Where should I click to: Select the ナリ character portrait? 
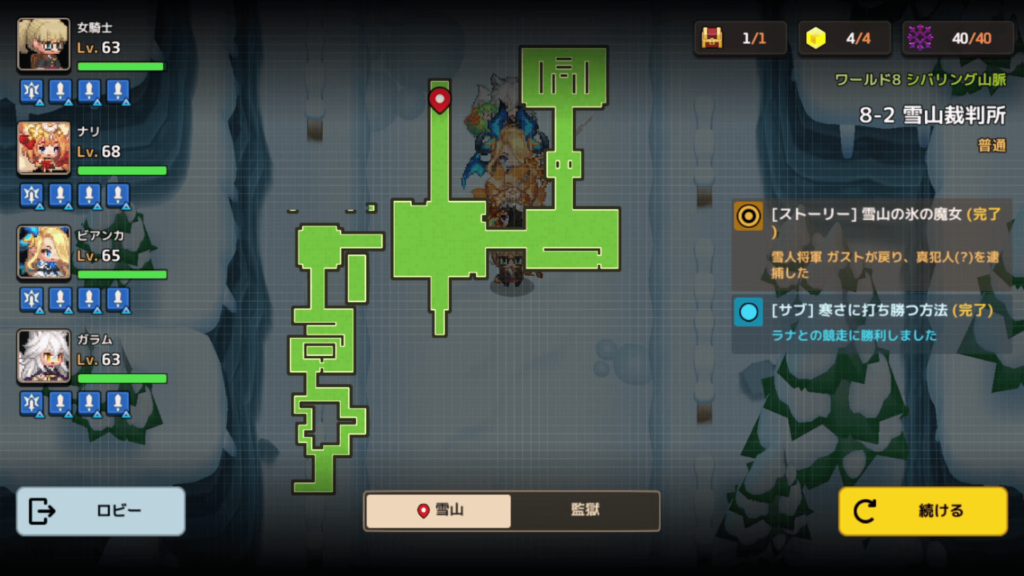[44, 148]
